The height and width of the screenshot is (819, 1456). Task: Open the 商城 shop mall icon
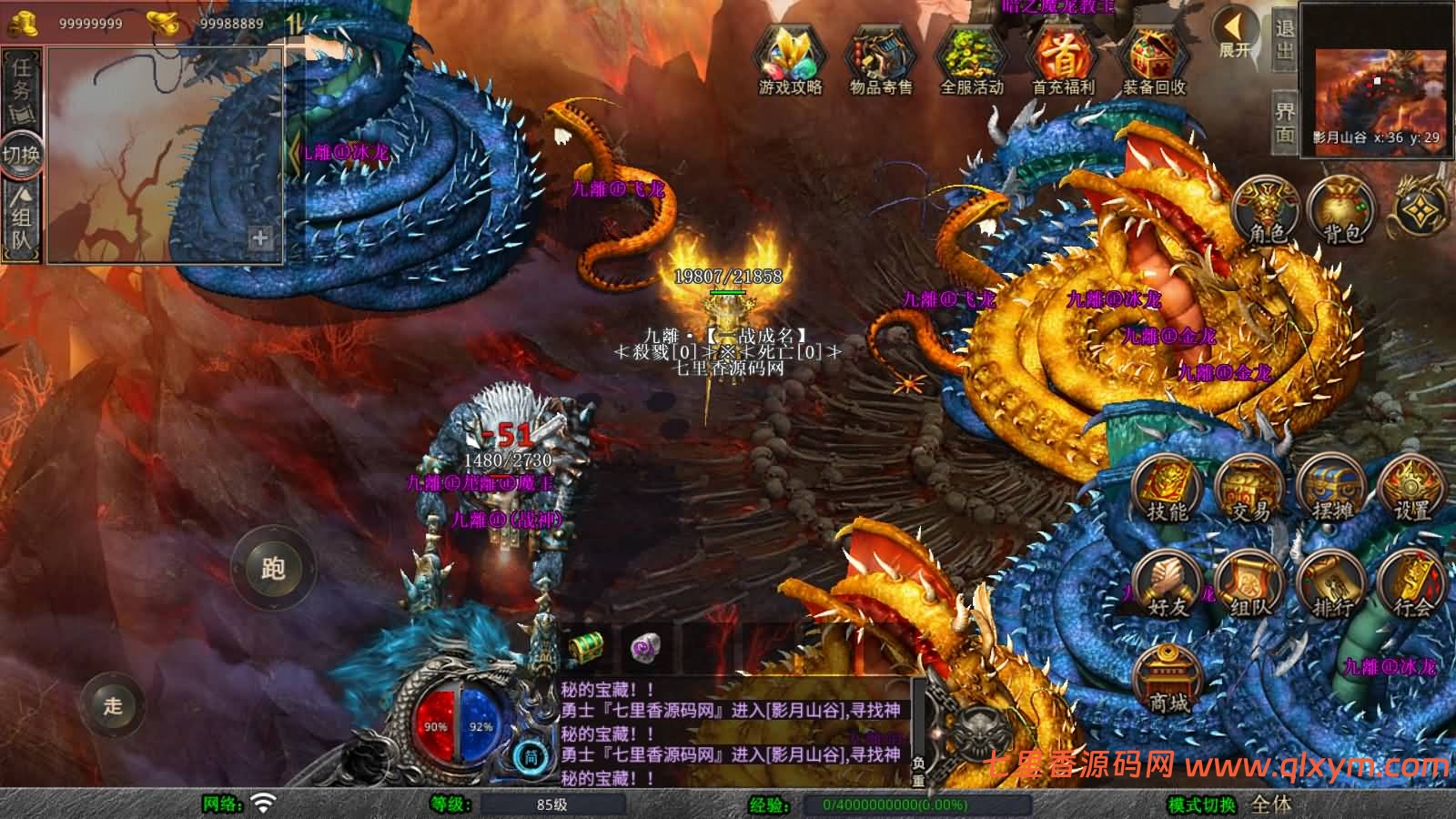coord(1168,678)
